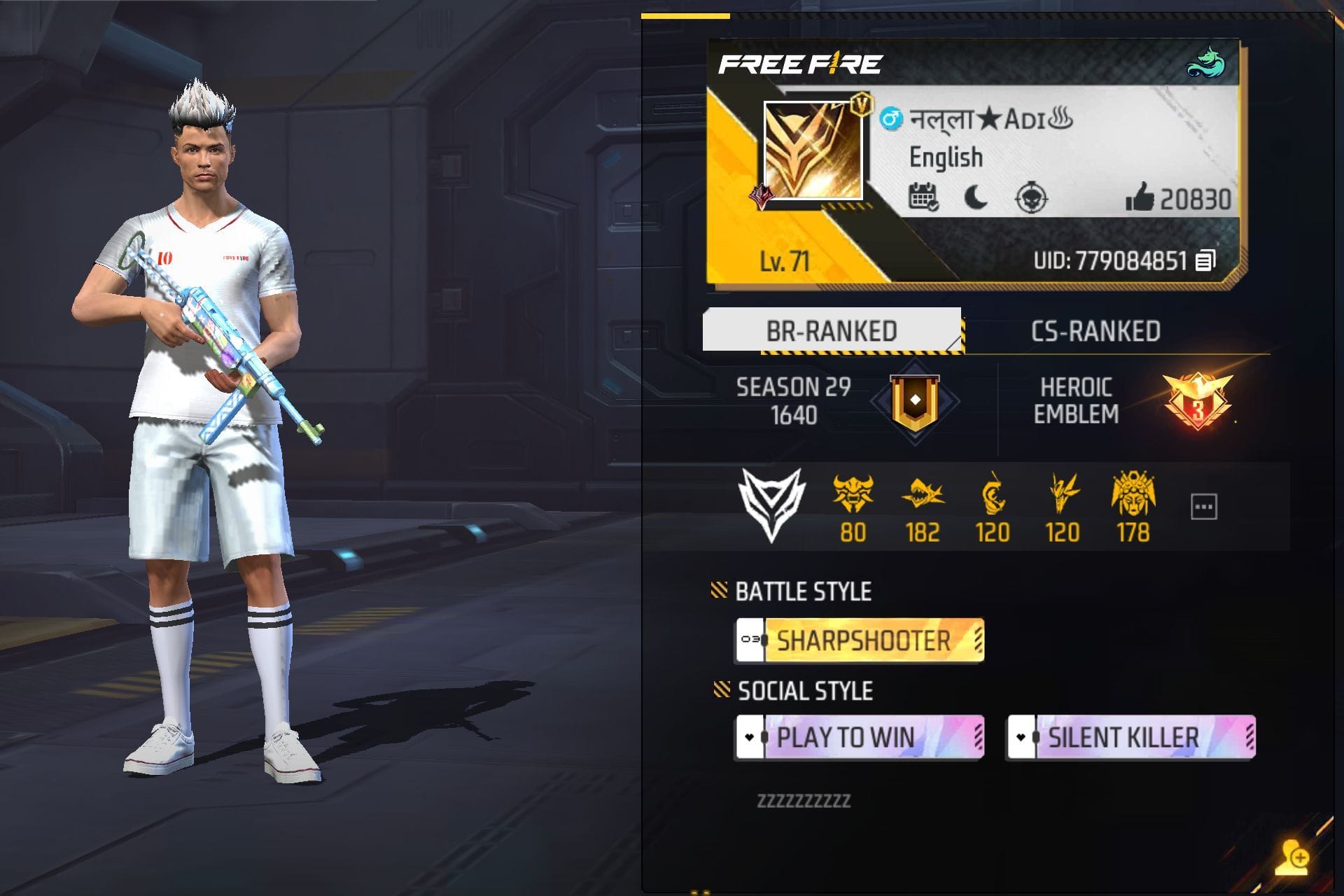This screenshot has width=1344, height=896.
Task: Click the calendar icon in profile card
Action: [924, 195]
